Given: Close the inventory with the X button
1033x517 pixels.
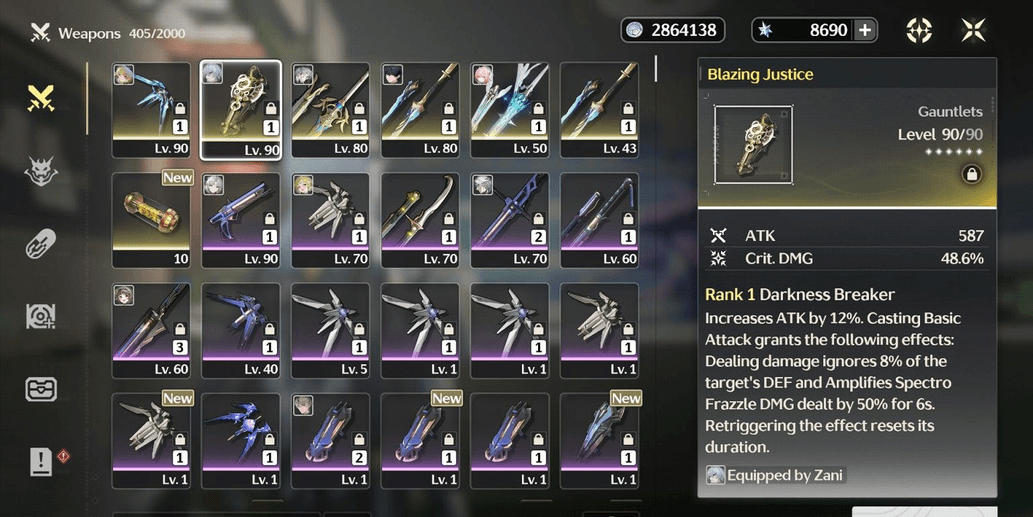Looking at the screenshot, I should [973, 30].
